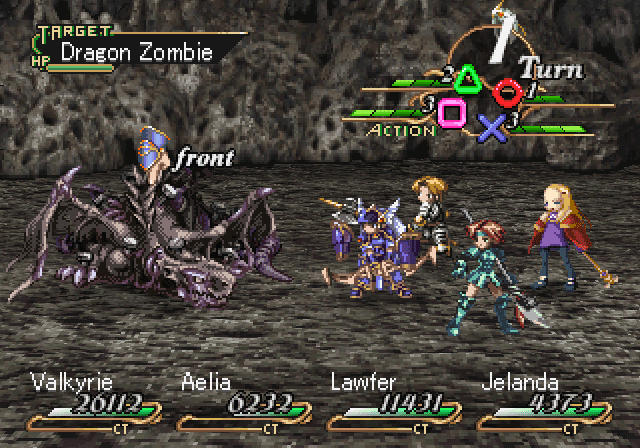Click the Dragon Zombie target name panel
This screenshot has height=448, width=640.
[135, 50]
